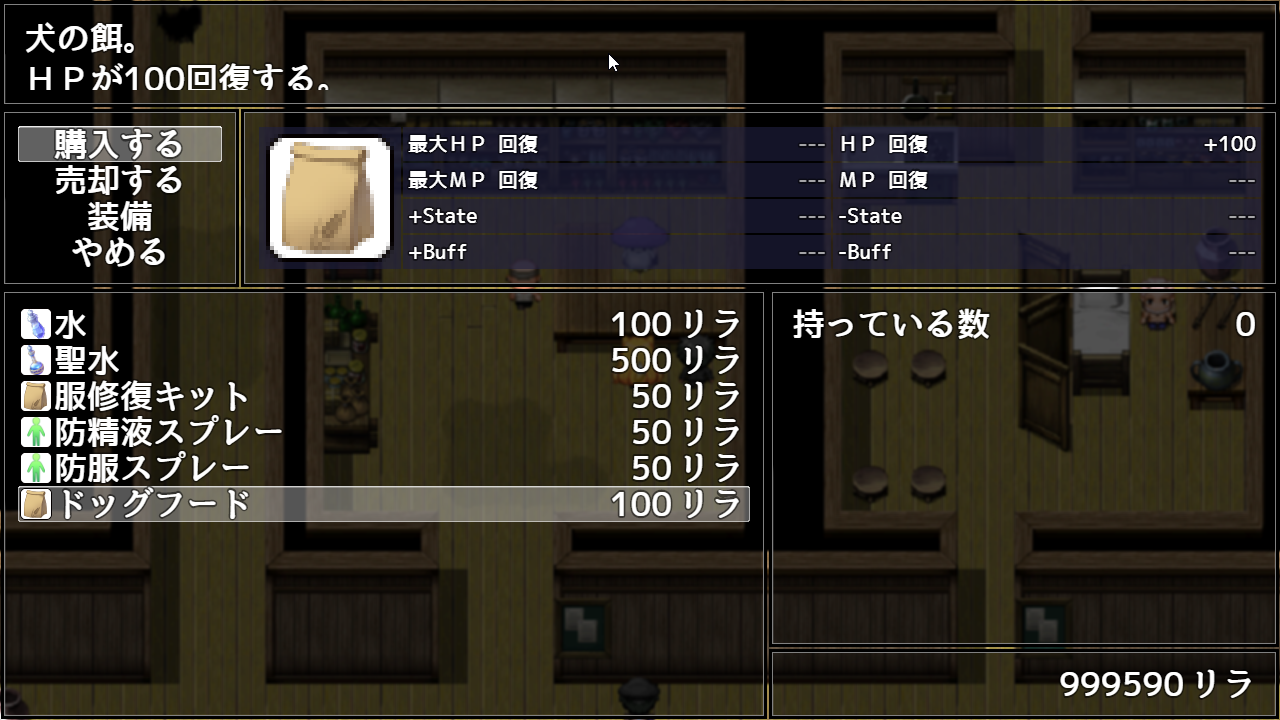1280x720 pixels.
Task: Select 水 from the shop list
Action: pyautogui.click(x=383, y=325)
